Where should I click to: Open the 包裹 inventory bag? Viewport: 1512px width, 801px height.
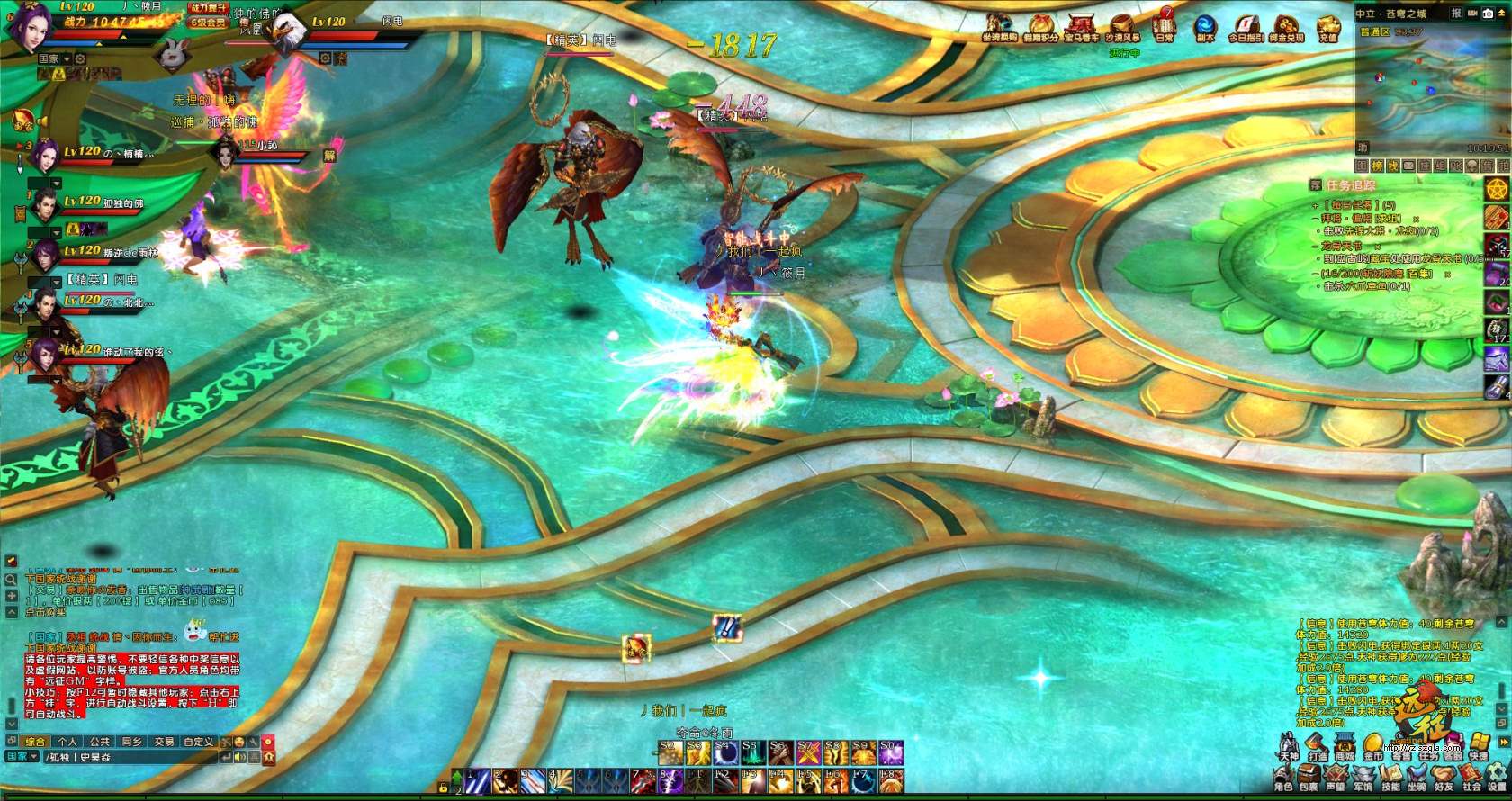1309,778
